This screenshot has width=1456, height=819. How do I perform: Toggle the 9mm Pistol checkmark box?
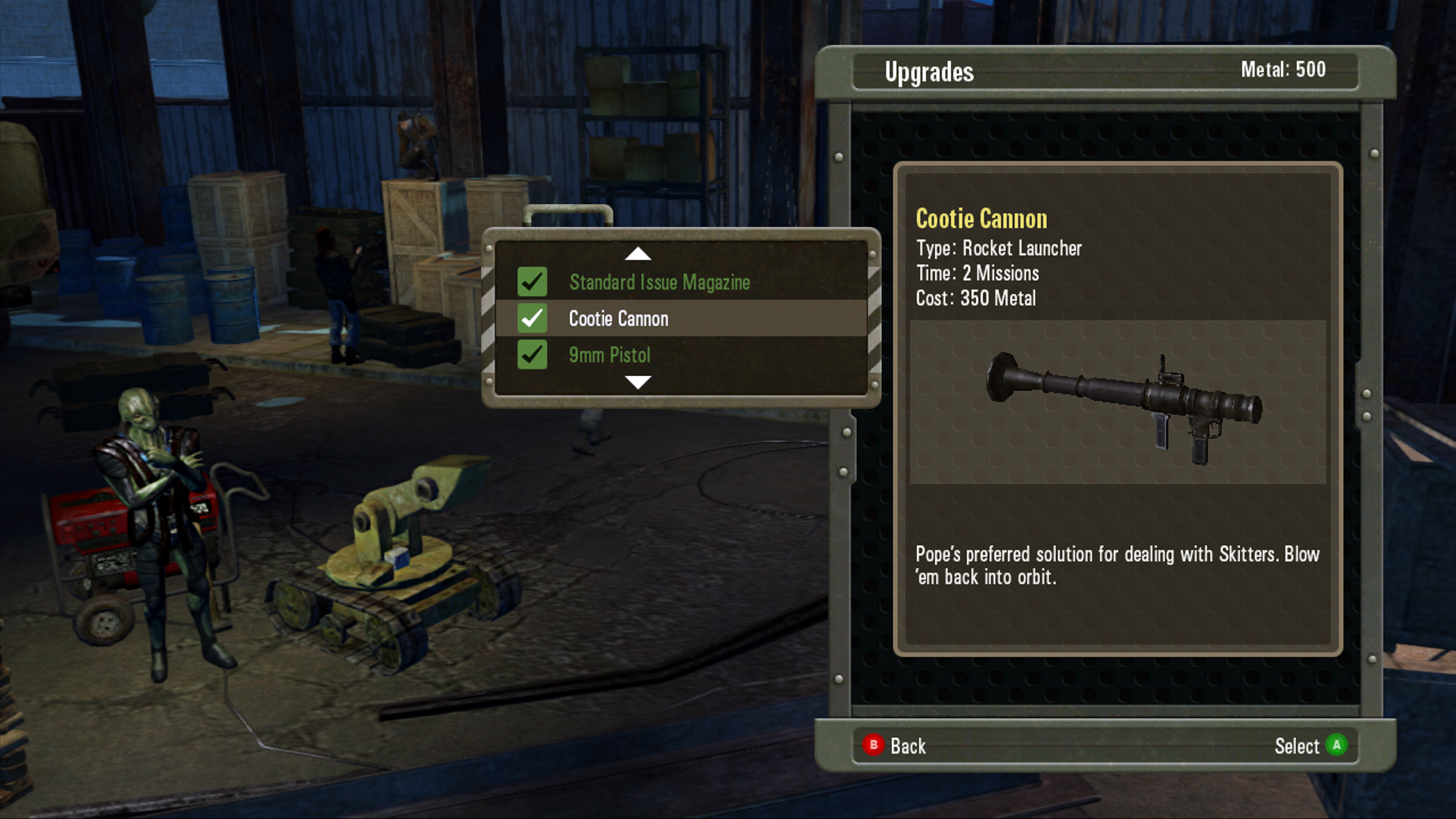tap(532, 355)
